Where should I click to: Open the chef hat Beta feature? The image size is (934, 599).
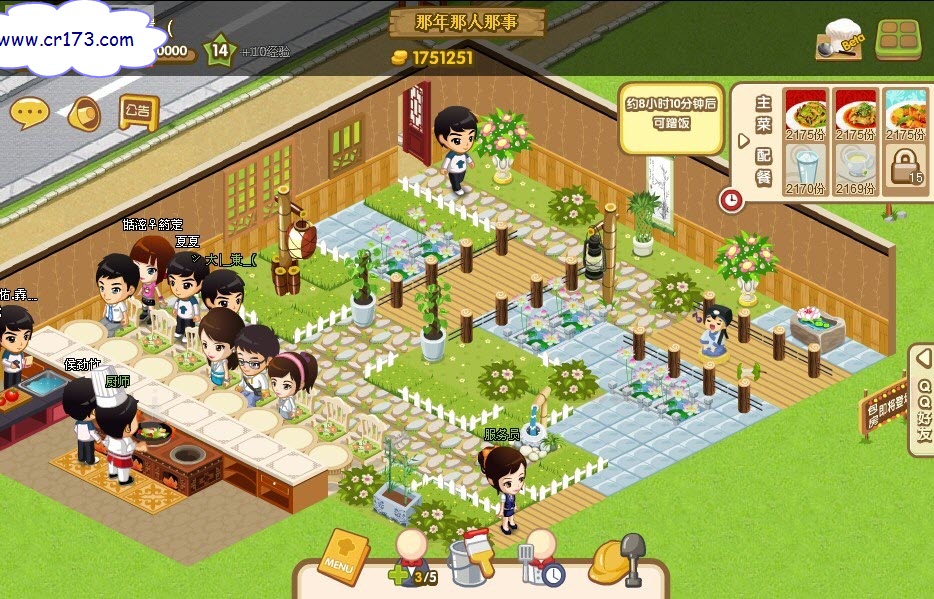point(839,40)
